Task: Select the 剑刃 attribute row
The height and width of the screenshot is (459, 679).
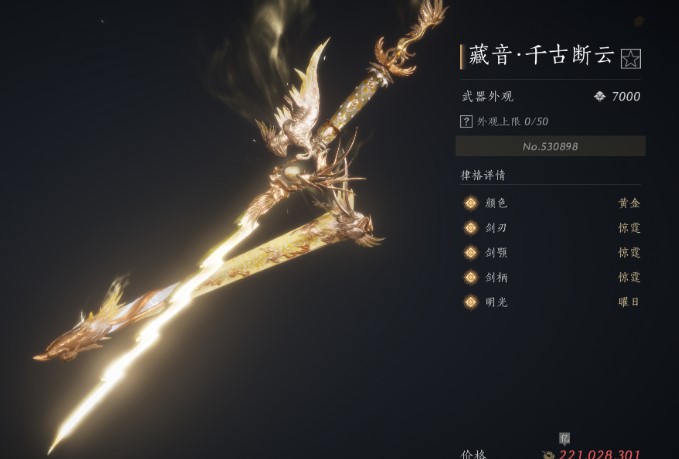Action: pos(550,227)
